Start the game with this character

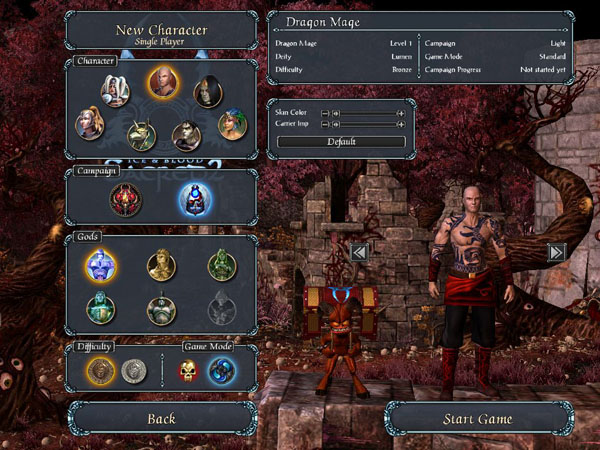click(x=478, y=419)
